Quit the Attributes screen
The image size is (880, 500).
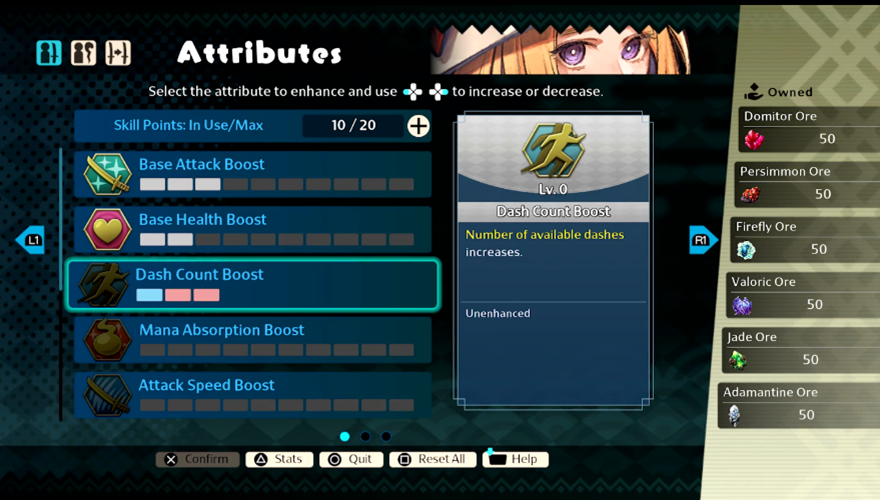point(351,459)
